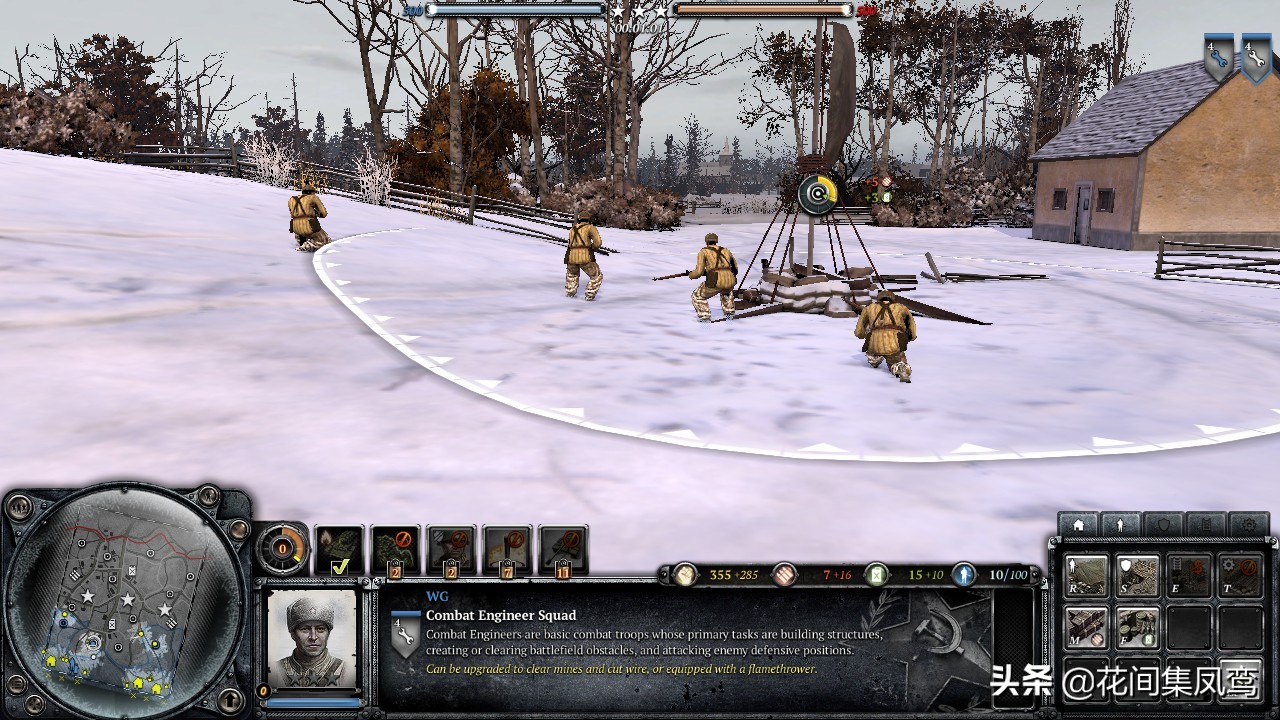This screenshot has height=720, width=1280.
Task: Click the three-soldiers button above the minimap
Action: click(20, 506)
